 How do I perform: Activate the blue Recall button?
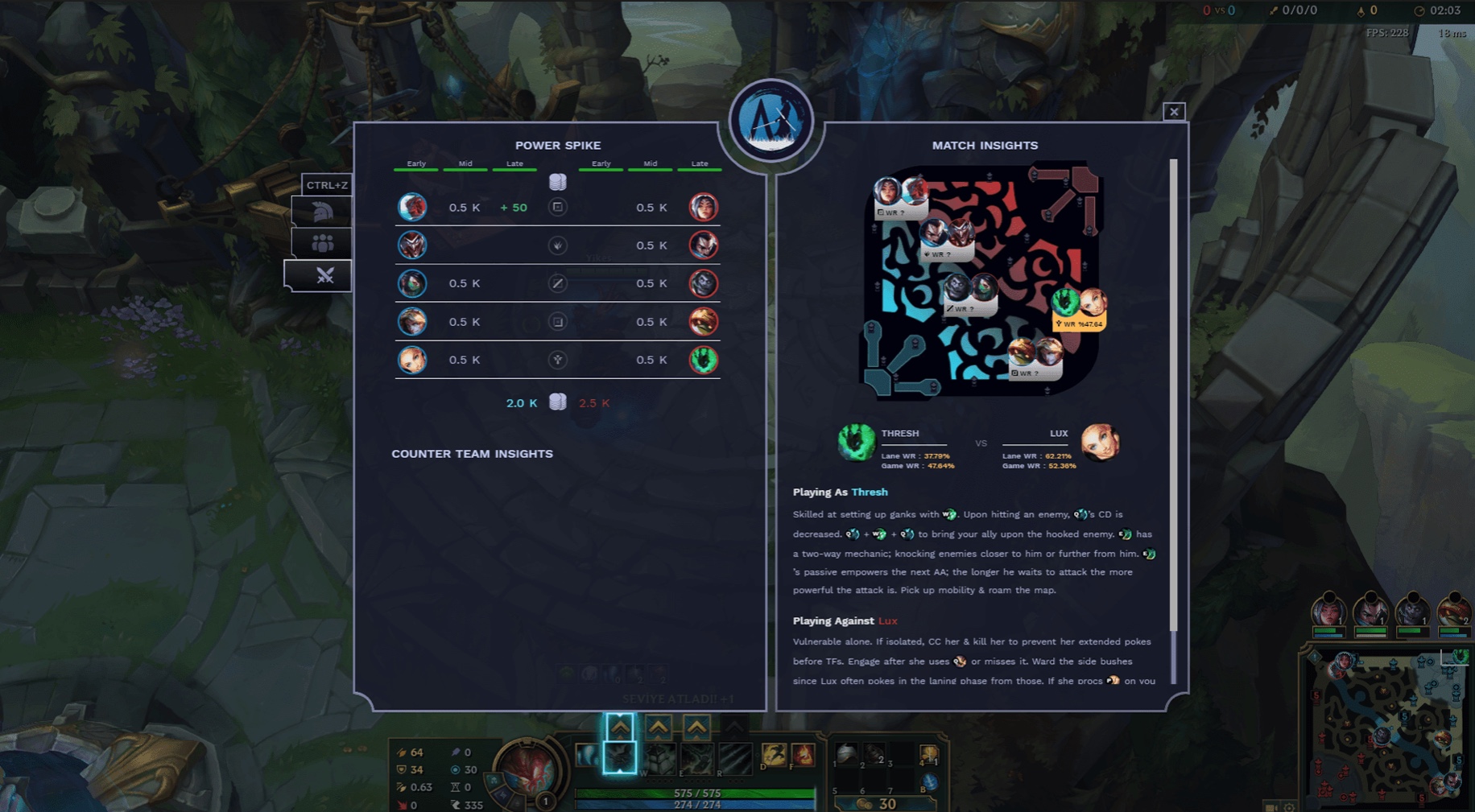click(929, 781)
